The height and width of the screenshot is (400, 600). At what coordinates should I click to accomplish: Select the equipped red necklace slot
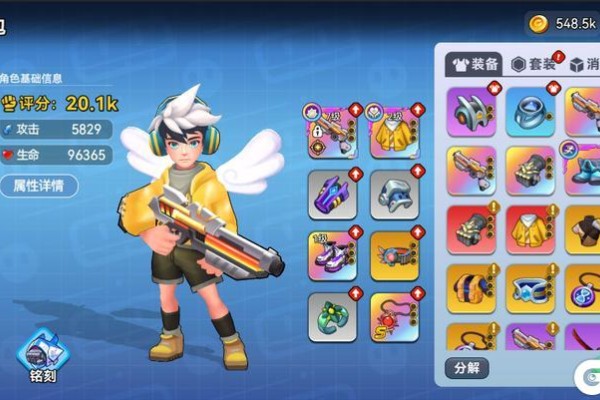(x=393, y=315)
